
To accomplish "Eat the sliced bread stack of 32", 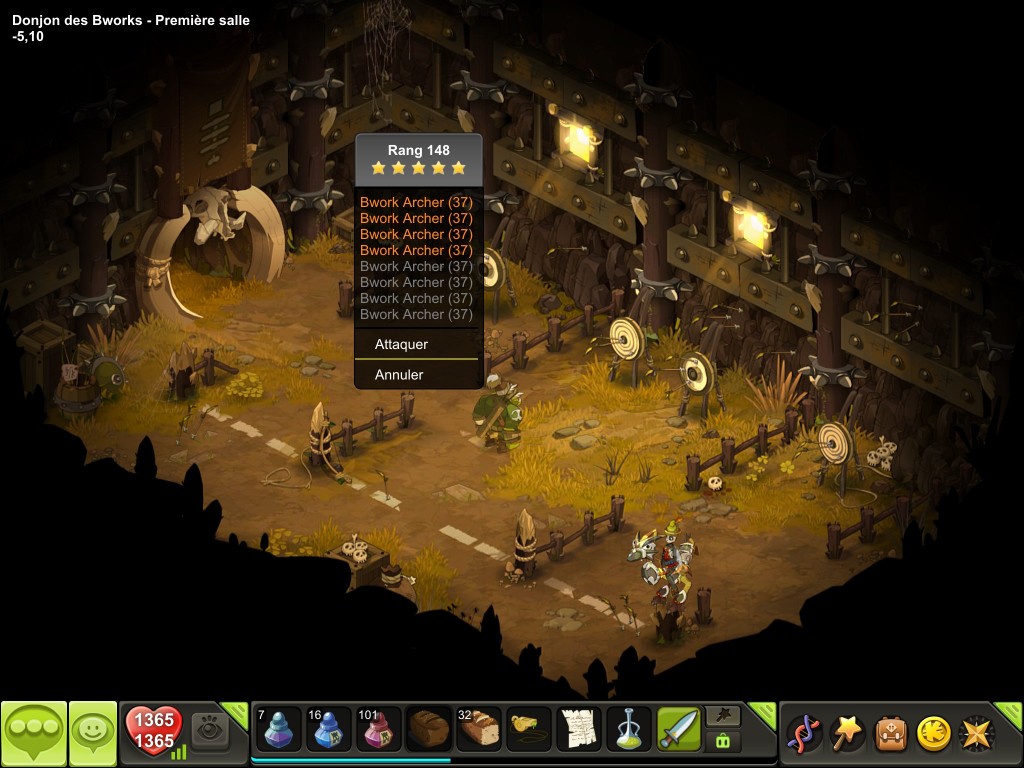I will coord(479,730).
